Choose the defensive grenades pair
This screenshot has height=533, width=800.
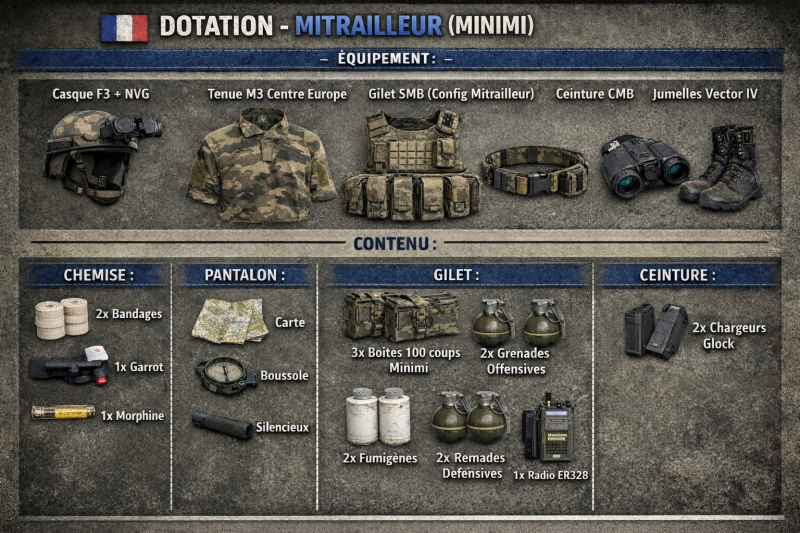[x=469, y=416]
